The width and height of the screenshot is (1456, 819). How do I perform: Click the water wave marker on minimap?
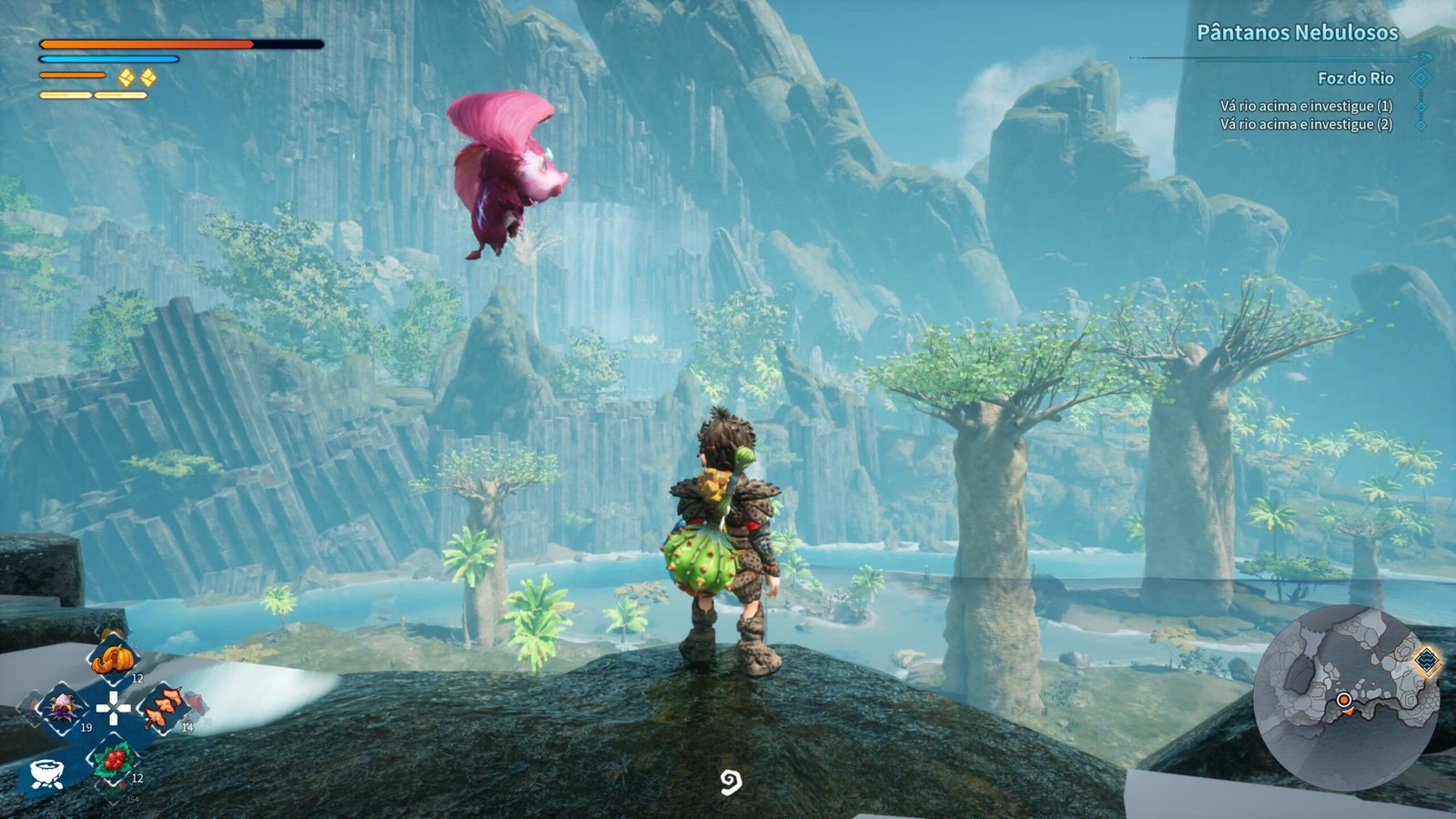(1426, 661)
